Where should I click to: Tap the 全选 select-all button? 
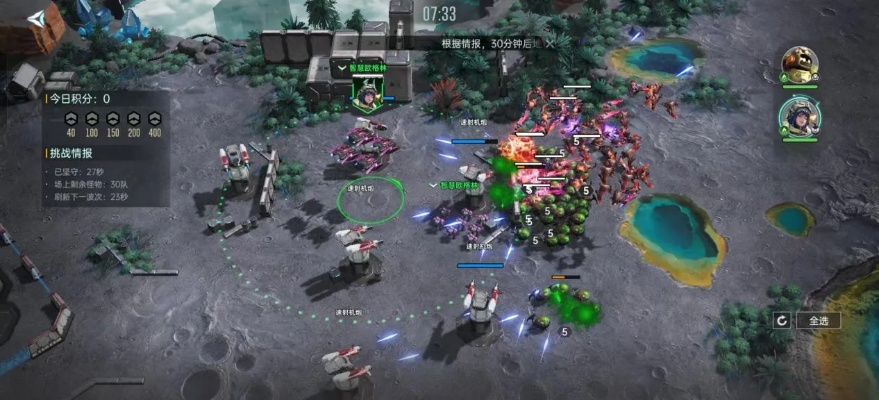[x=818, y=320]
